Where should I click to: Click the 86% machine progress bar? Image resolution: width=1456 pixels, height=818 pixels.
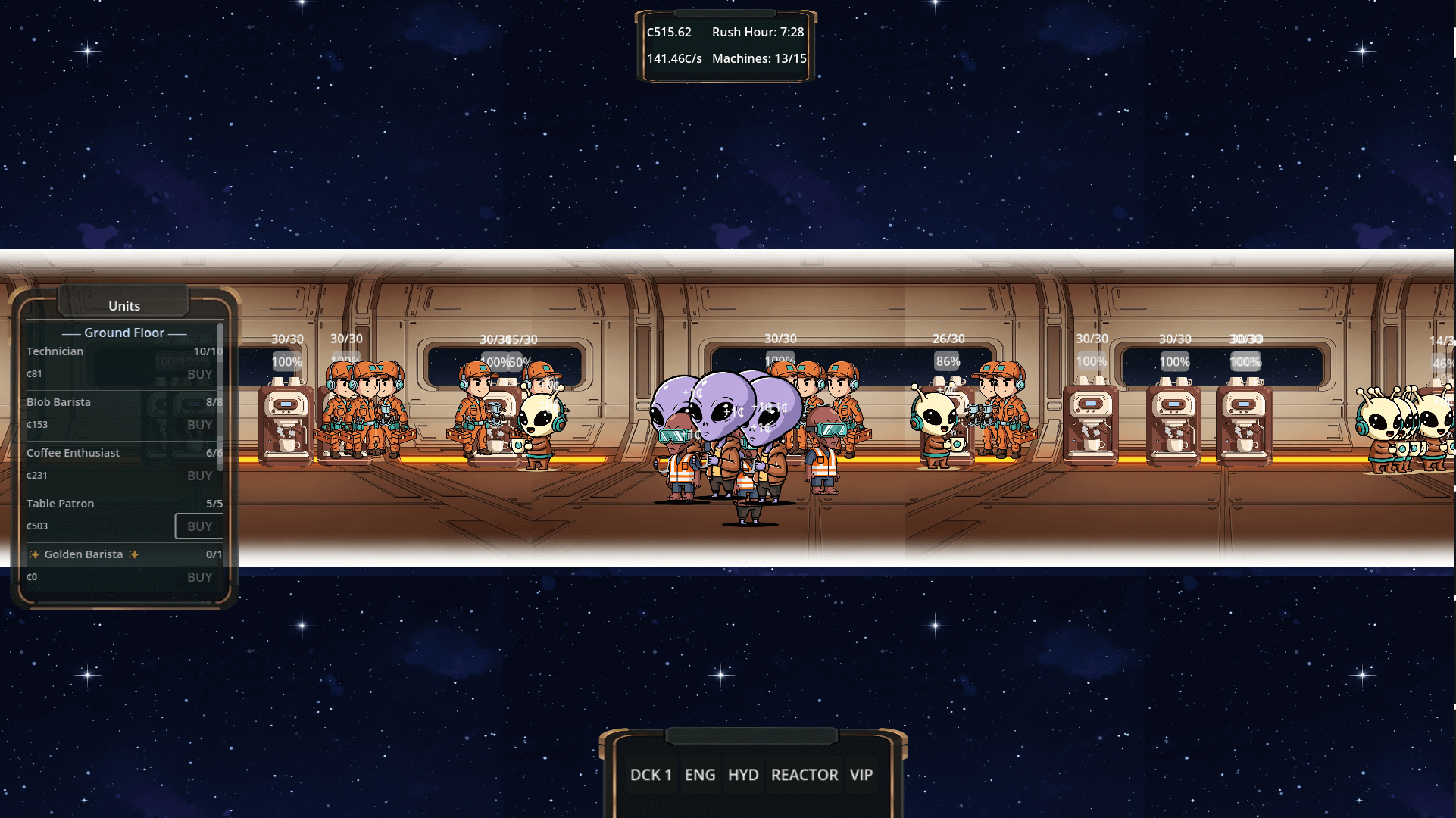pos(948,361)
